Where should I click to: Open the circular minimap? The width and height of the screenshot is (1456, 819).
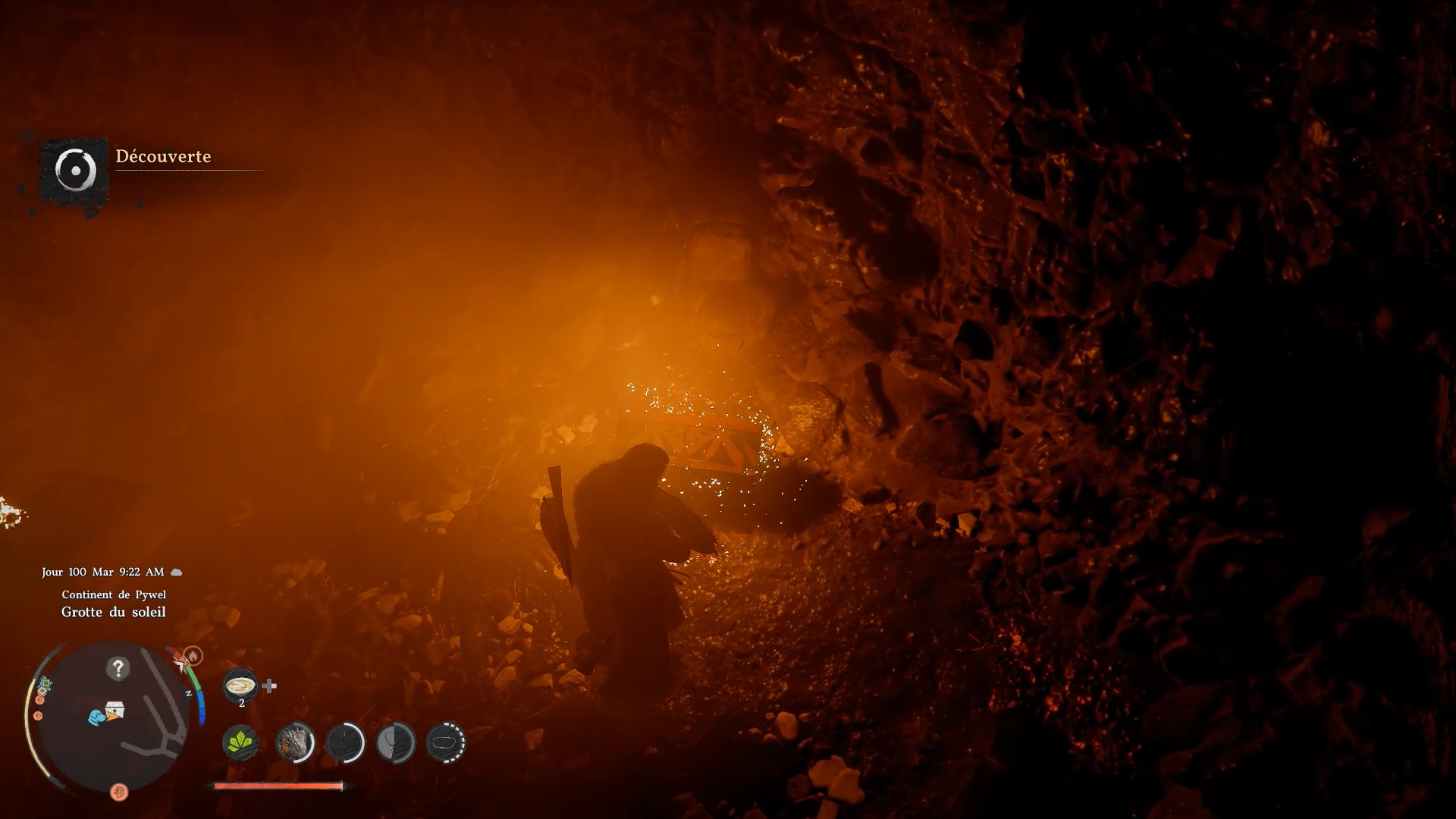pos(114,717)
